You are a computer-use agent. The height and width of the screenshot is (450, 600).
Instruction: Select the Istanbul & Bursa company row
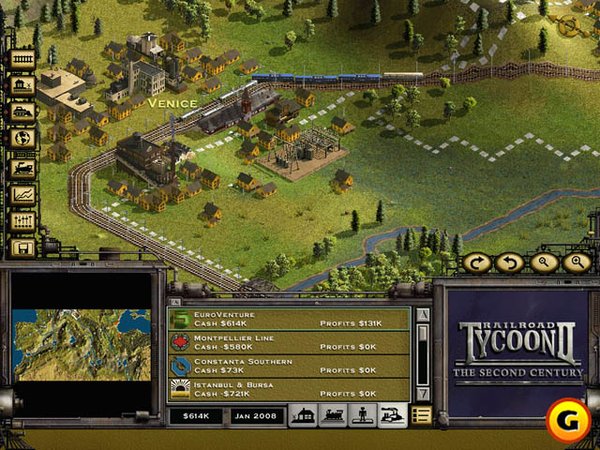click(x=288, y=389)
